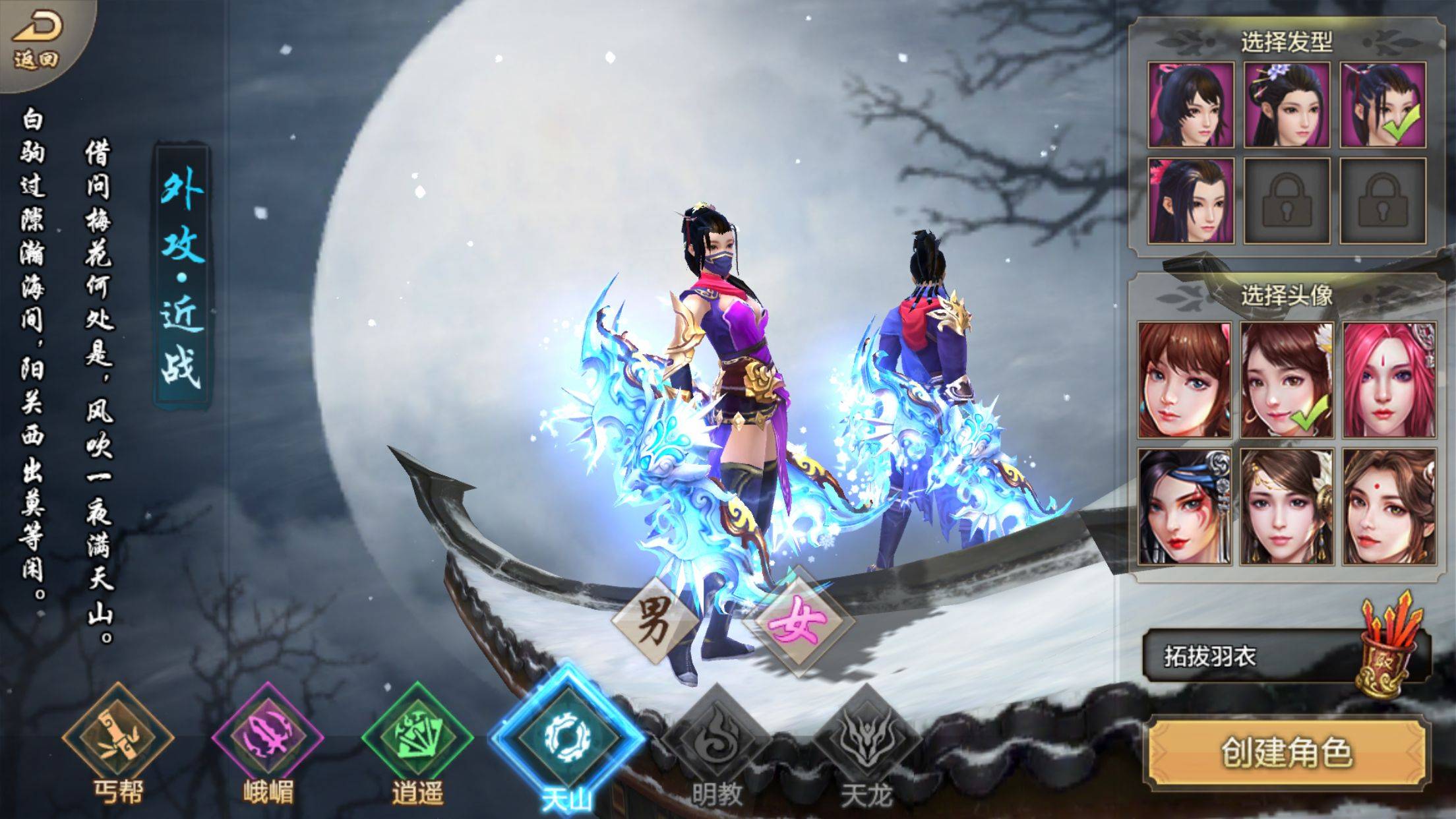Choose the portrait with red face paint
Viewport: 1456px width, 819px height.
(x=1184, y=506)
